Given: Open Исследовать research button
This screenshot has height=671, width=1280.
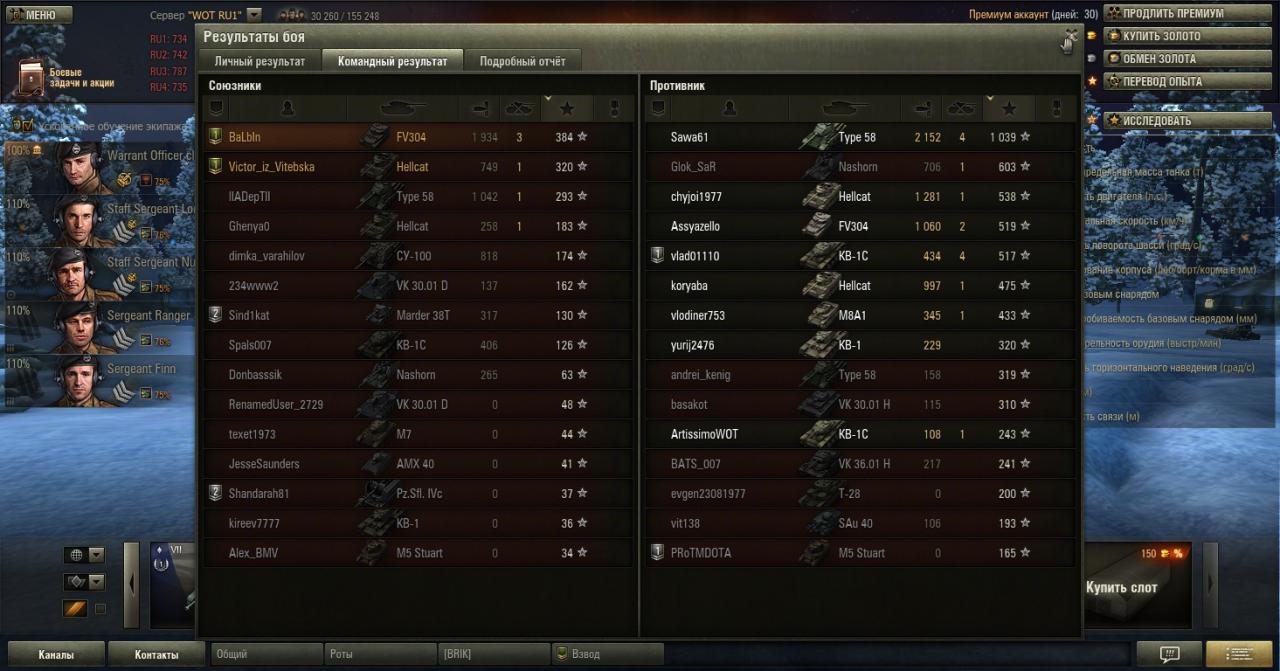Looking at the screenshot, I should pyautogui.click(x=1157, y=121).
